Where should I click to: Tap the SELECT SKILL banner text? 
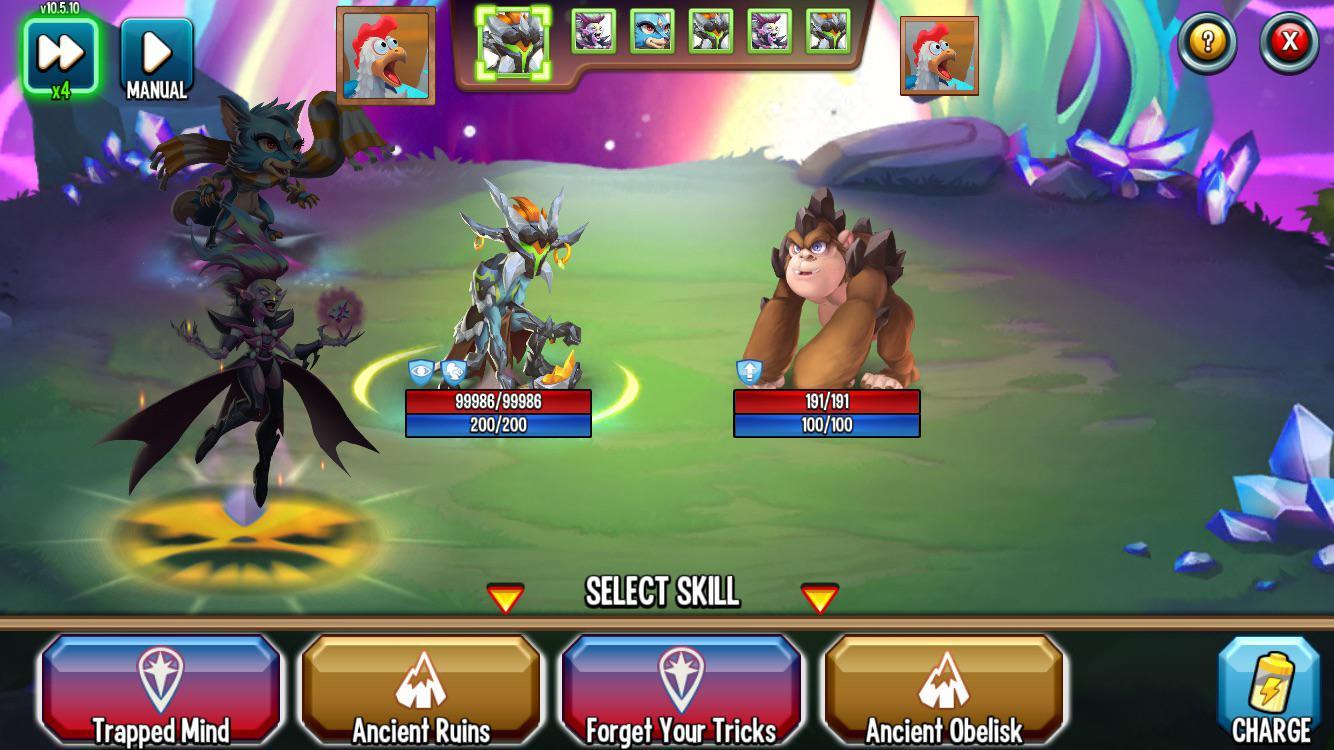click(x=662, y=593)
